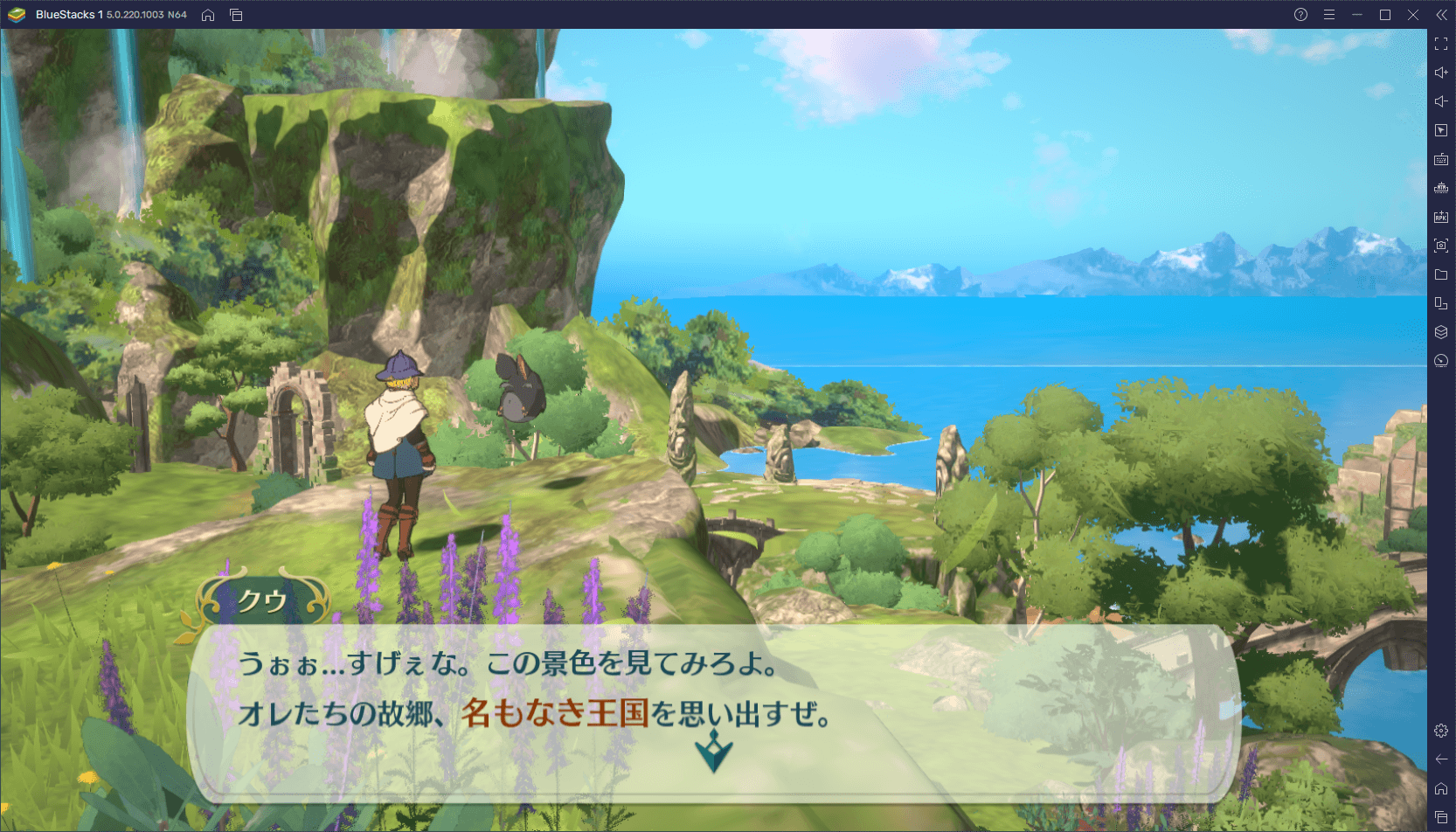This screenshot has width=1456, height=832.
Task: Open BlueStacks settings gear icon
Action: 1441,731
